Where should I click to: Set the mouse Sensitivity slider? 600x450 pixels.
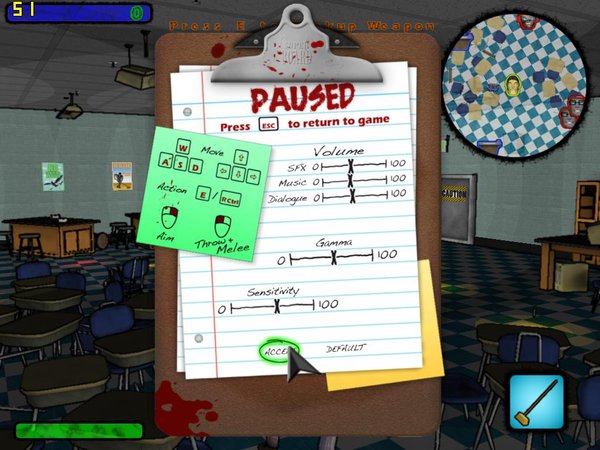[x=277, y=306]
